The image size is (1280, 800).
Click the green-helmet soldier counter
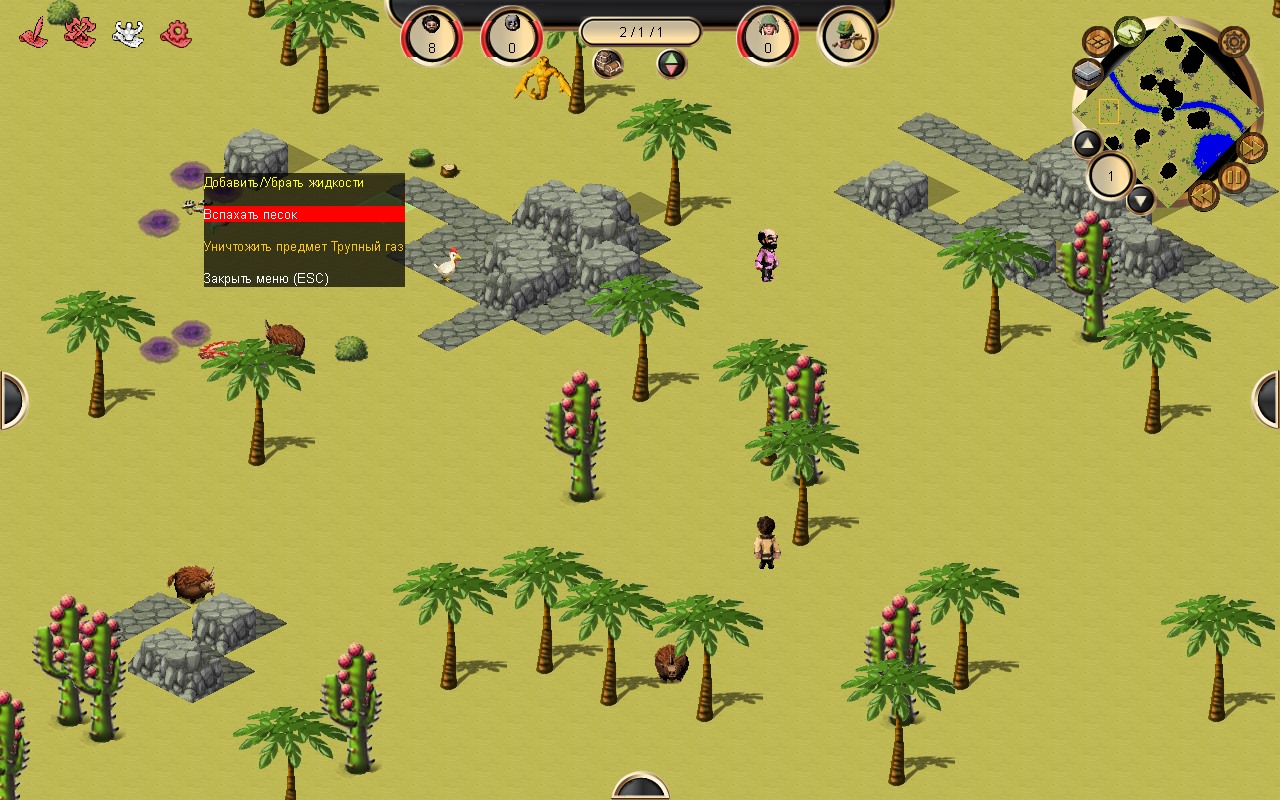768,36
